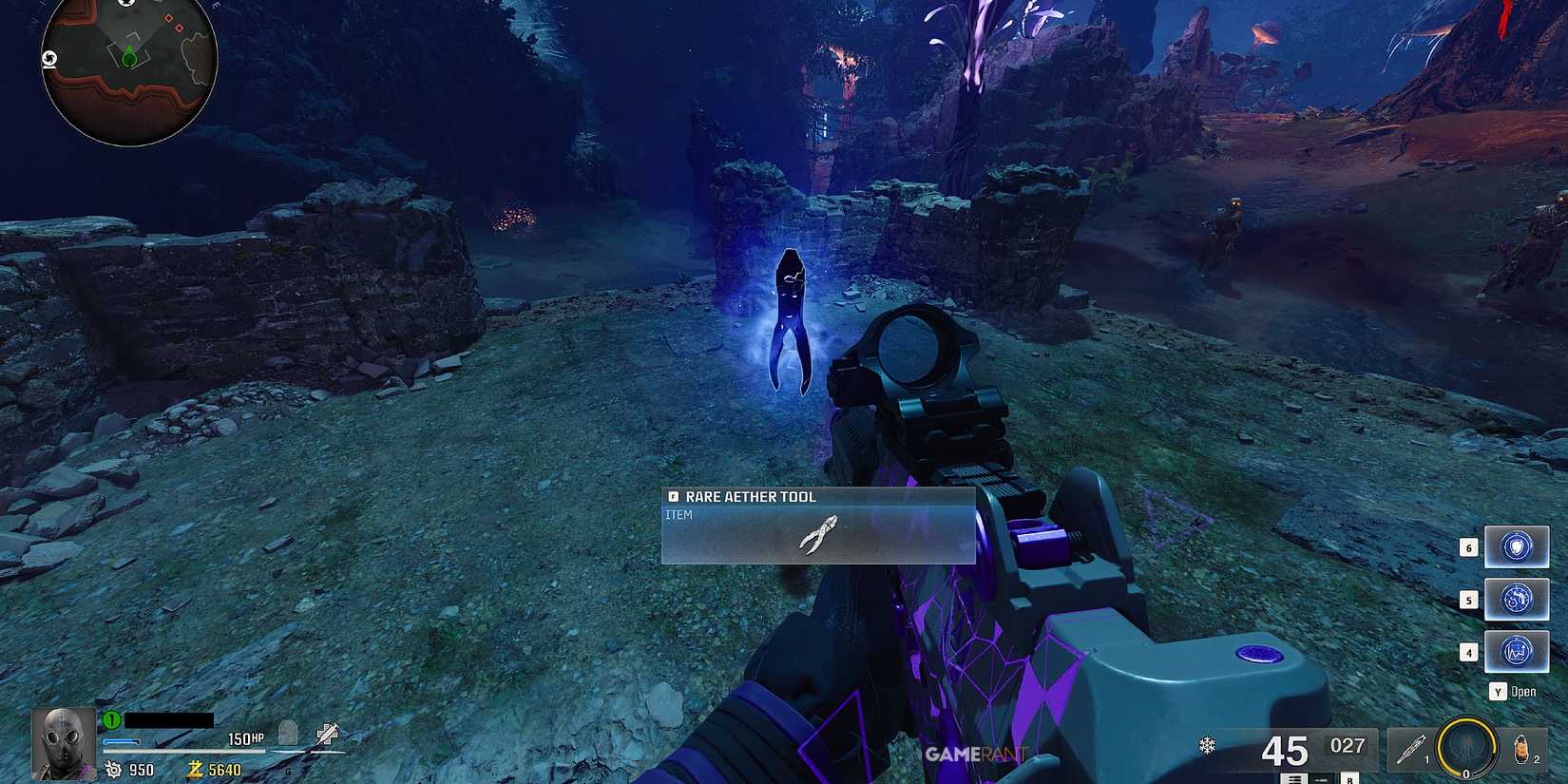Toggle the green level 1 badge above the health bar
The width and height of the screenshot is (1568, 784).
(111, 719)
